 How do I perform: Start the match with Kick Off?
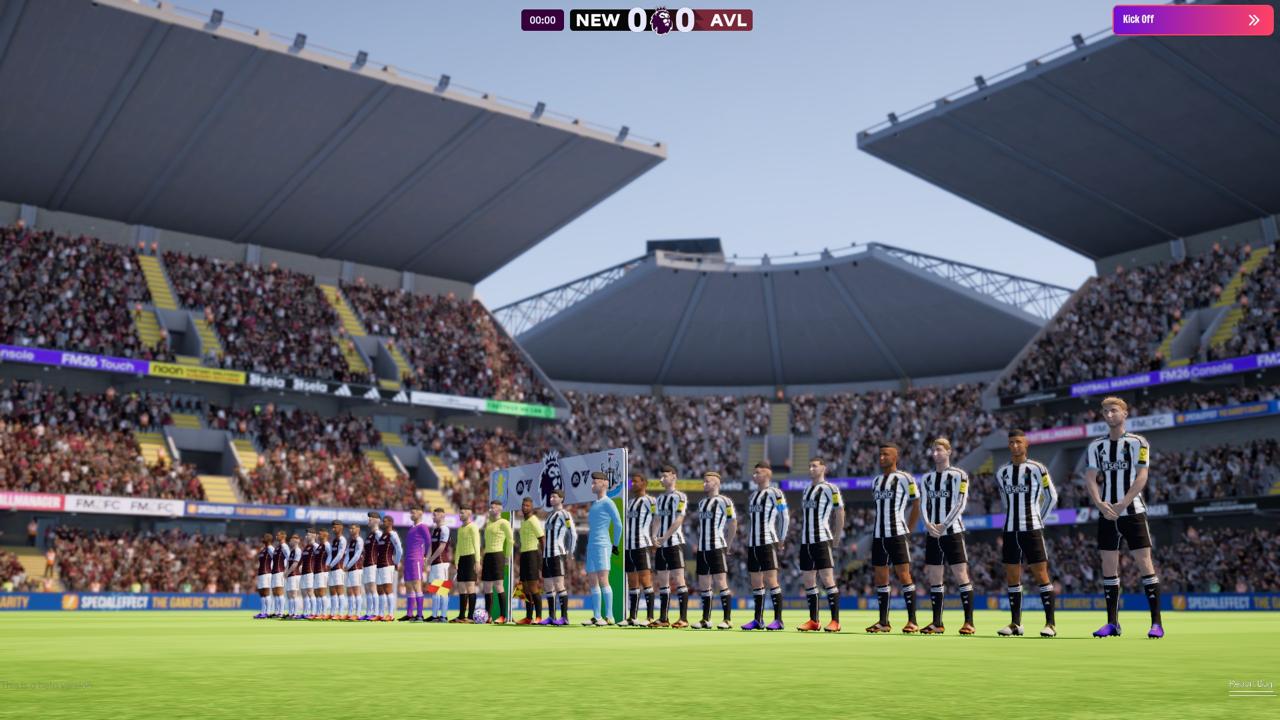(x=1192, y=20)
